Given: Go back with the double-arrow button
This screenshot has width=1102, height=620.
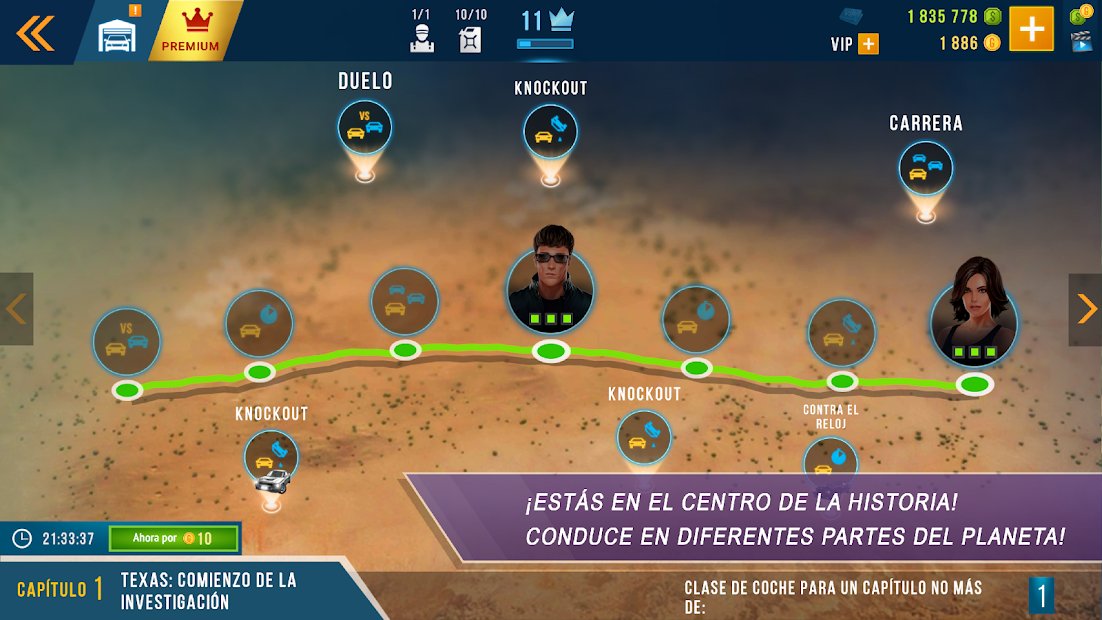Looking at the screenshot, I should 34,33.
